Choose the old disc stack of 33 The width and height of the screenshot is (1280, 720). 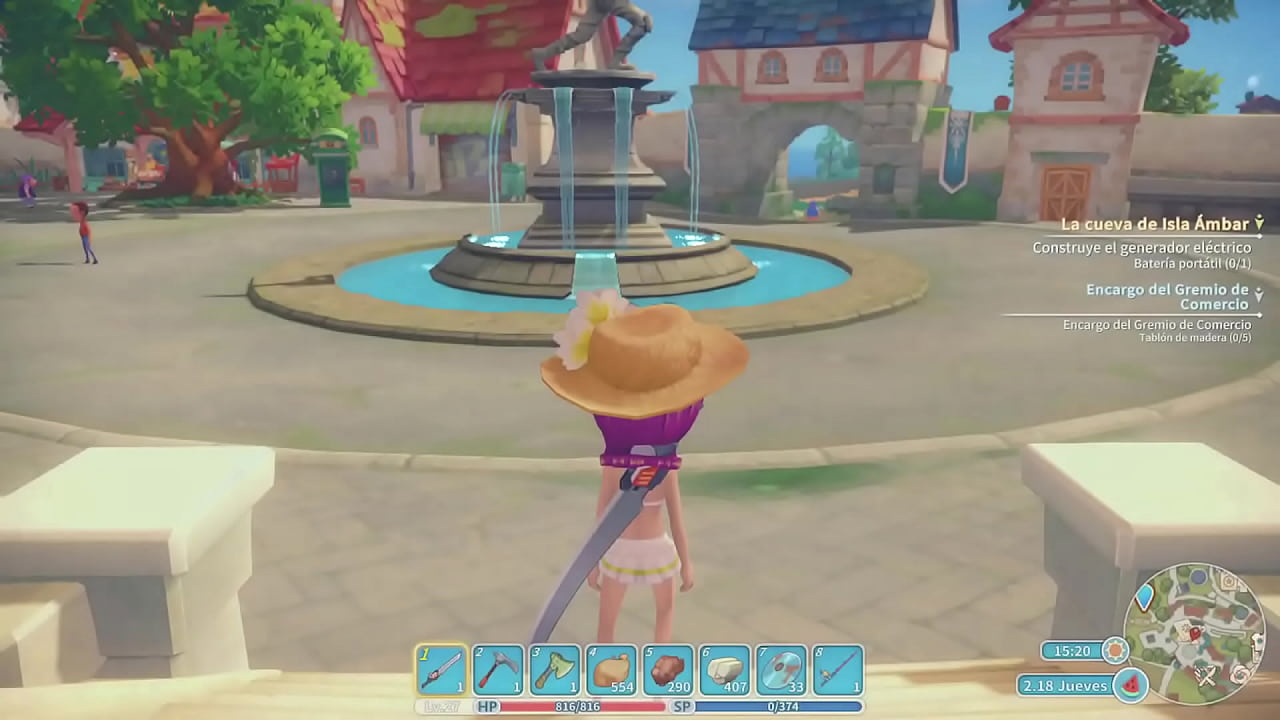point(781,670)
